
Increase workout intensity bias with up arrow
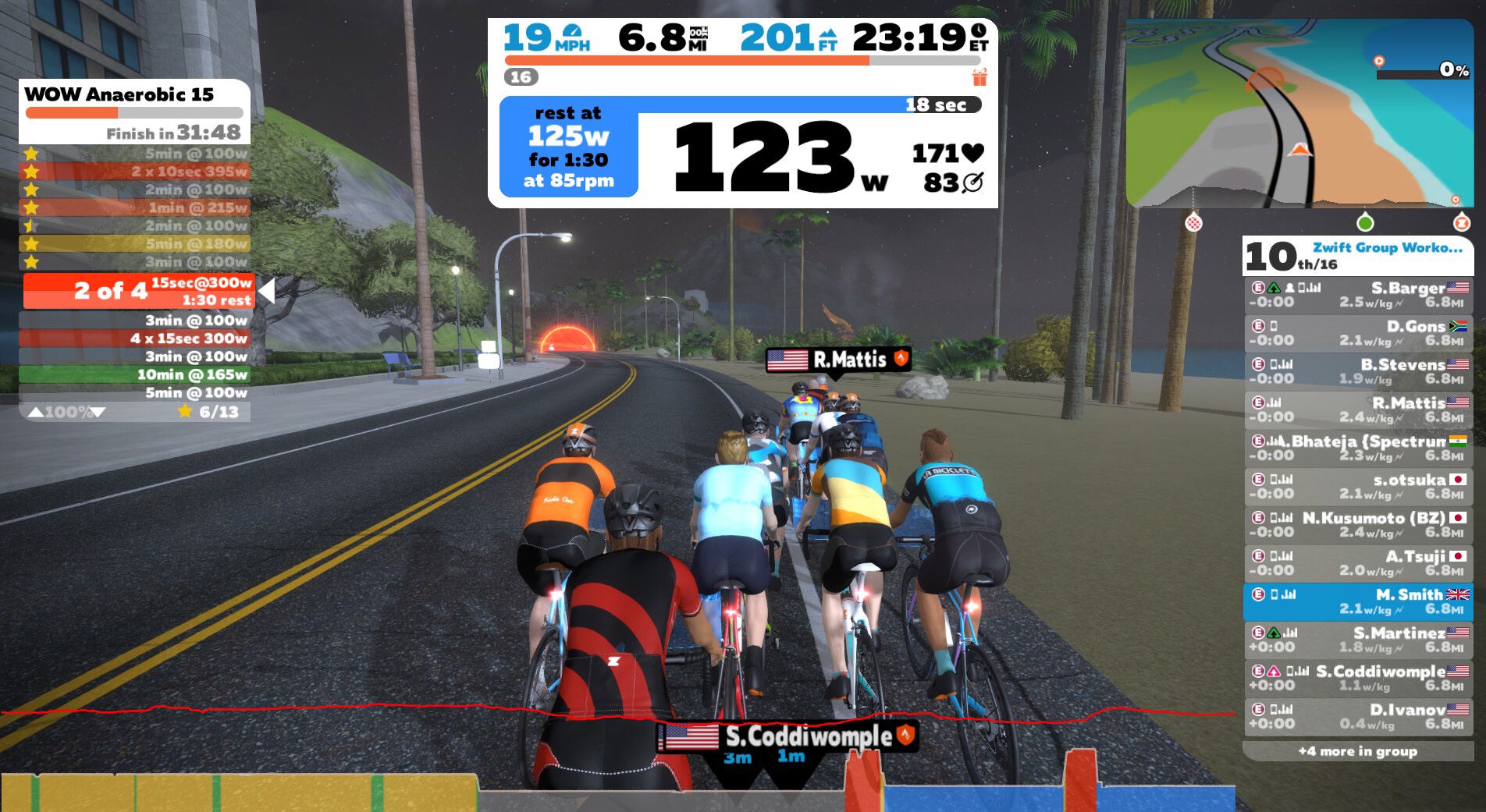click(36, 412)
